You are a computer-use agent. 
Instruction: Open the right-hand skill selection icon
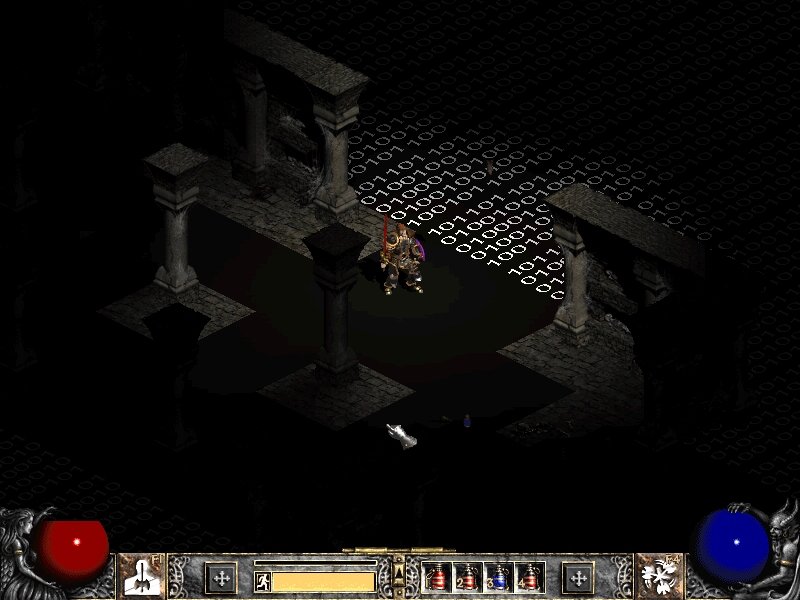coord(658,577)
